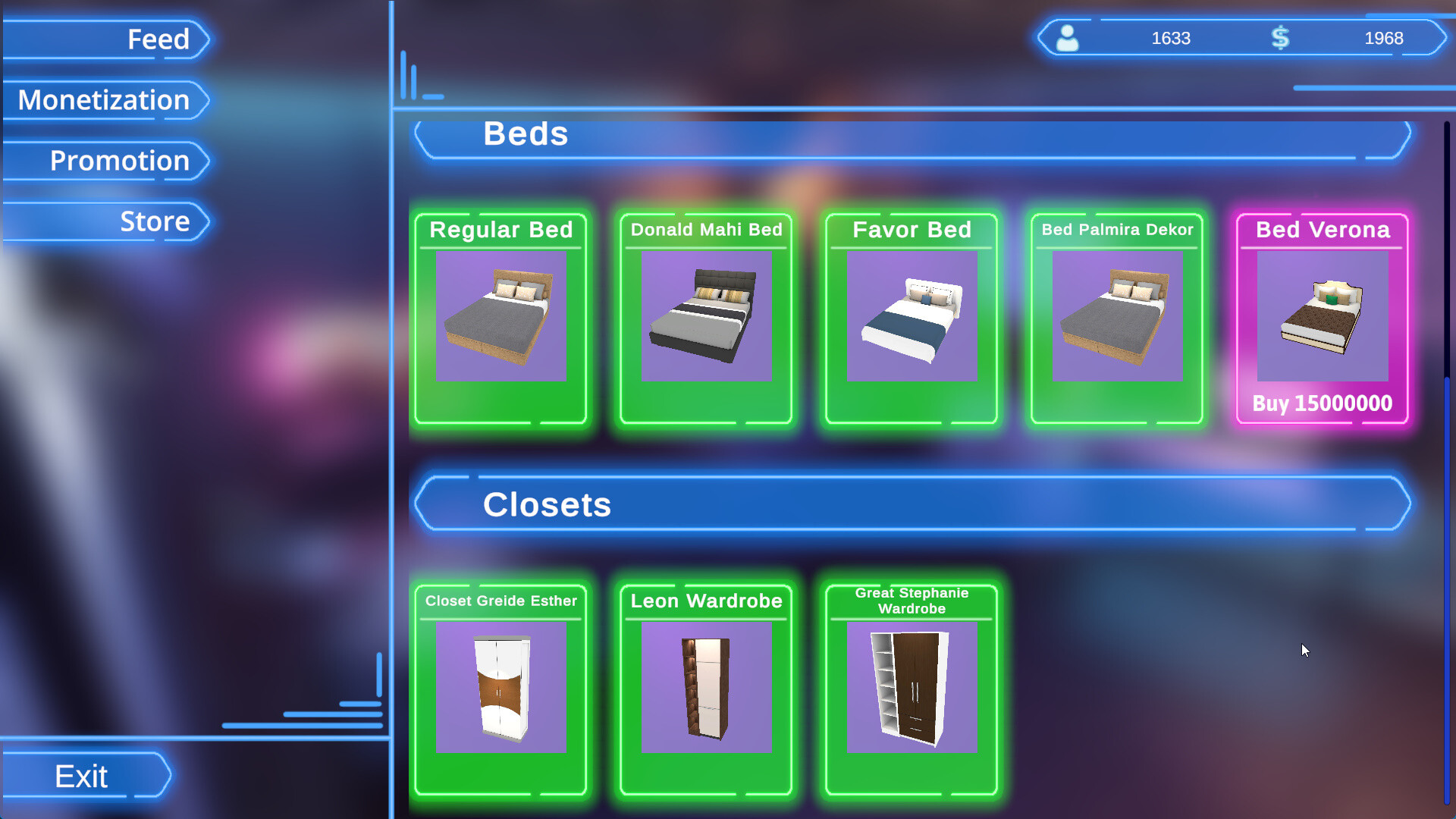Viewport: 1456px width, 819px height.
Task: Select the Leon Wardrobe item
Action: (705, 689)
